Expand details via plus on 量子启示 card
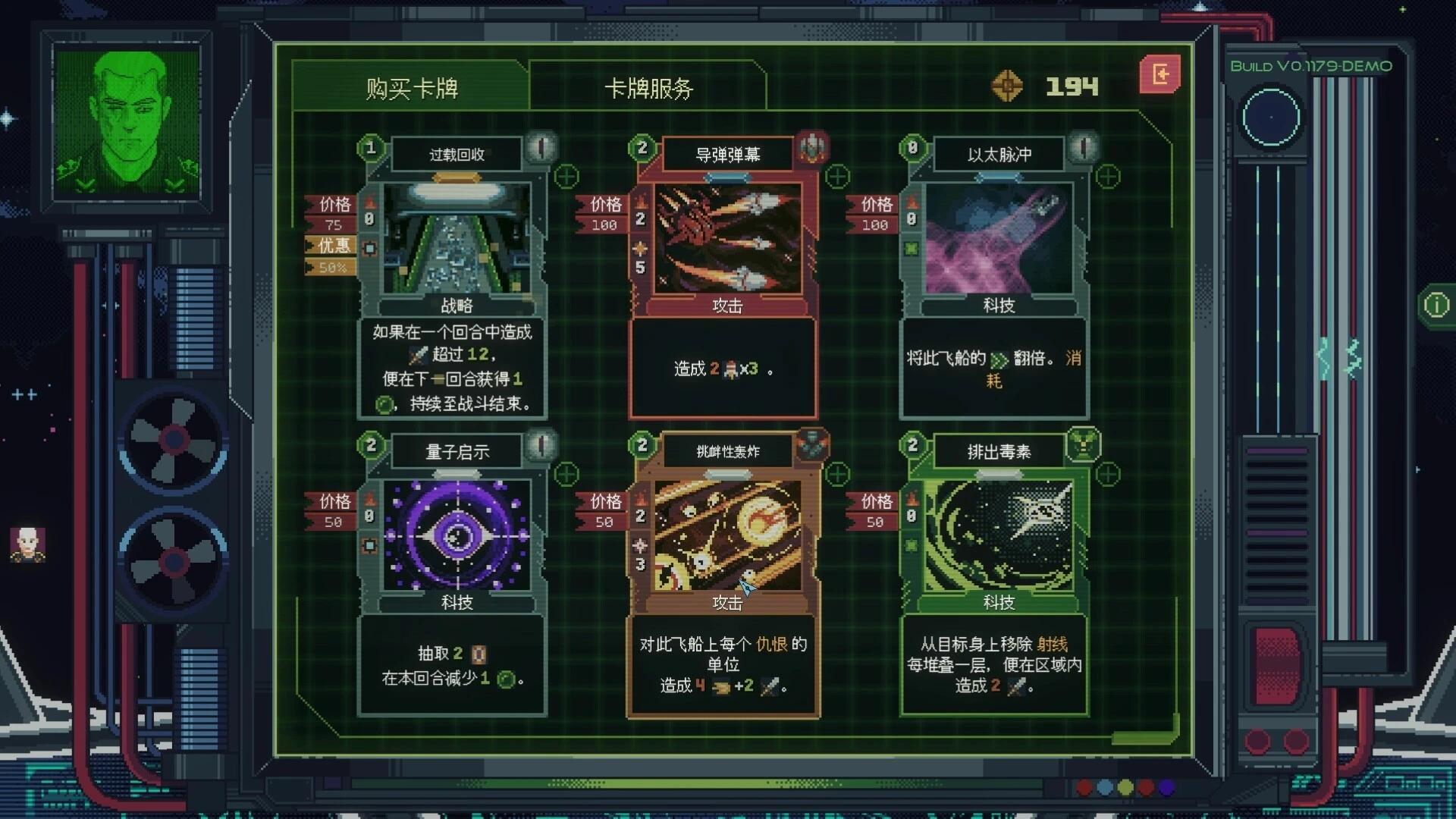This screenshot has width=1456, height=819. [x=566, y=474]
